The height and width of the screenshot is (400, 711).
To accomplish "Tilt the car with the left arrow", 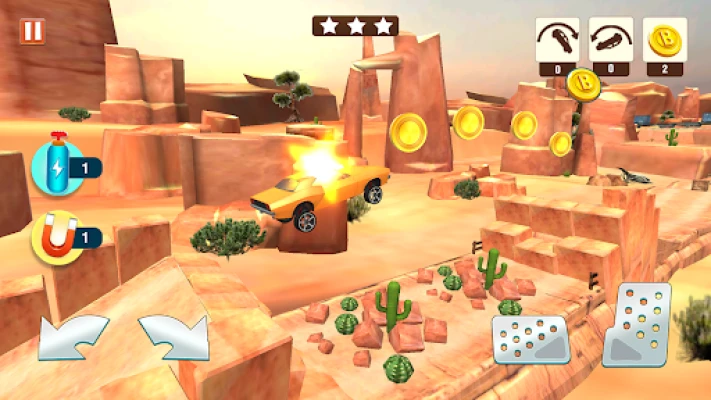I will [x=73, y=336].
